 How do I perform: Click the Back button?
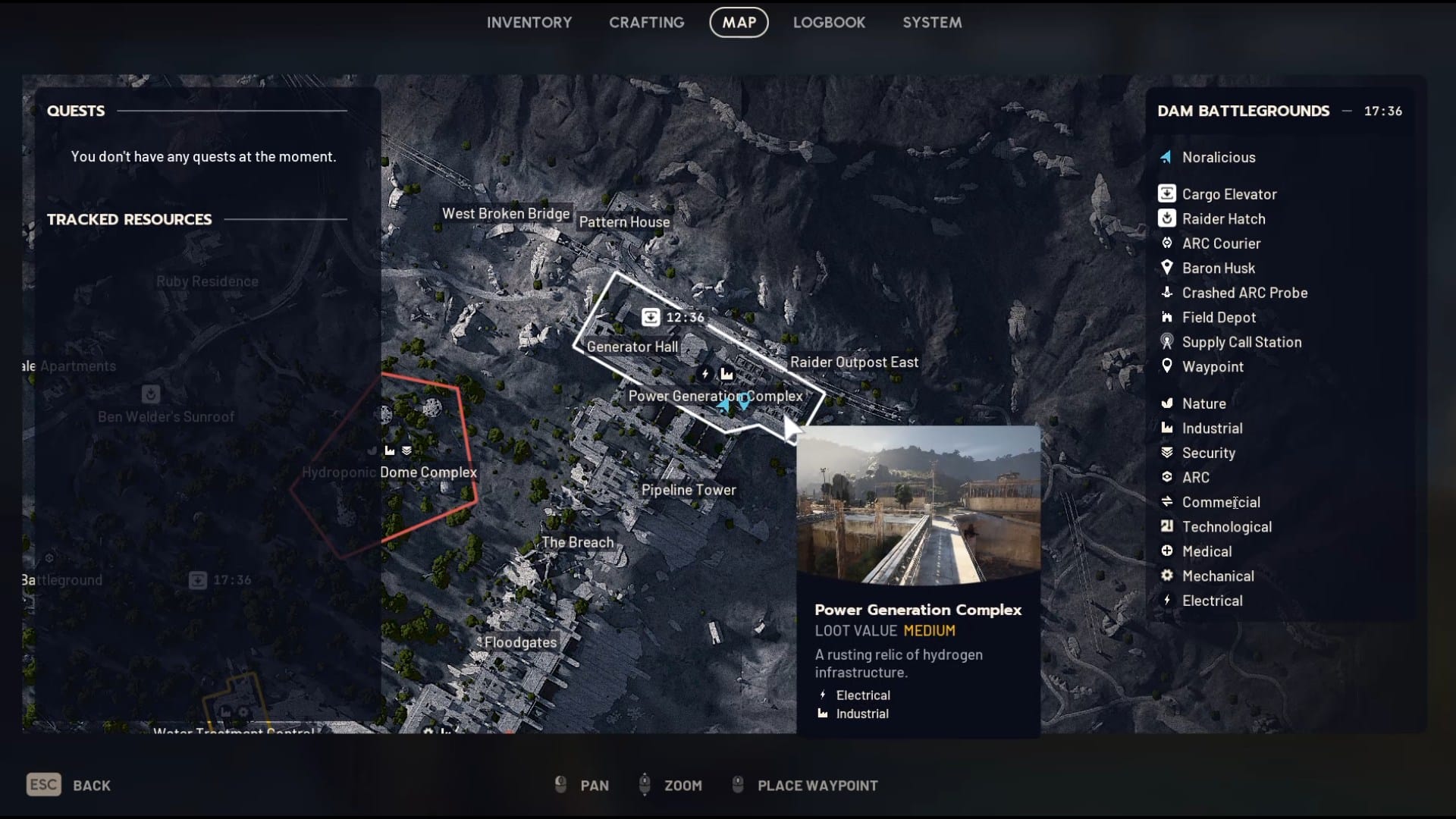(x=69, y=785)
